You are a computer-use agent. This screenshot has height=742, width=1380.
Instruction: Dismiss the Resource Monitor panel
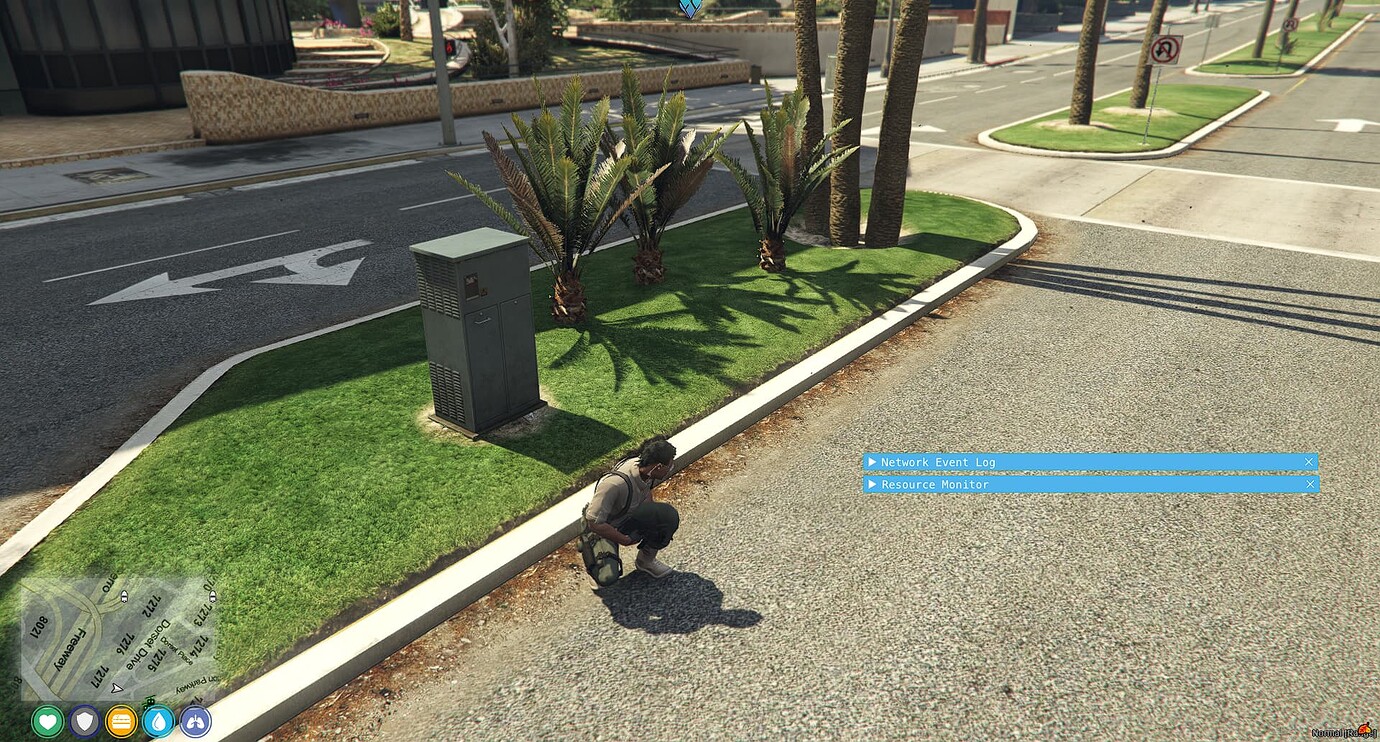(1310, 484)
